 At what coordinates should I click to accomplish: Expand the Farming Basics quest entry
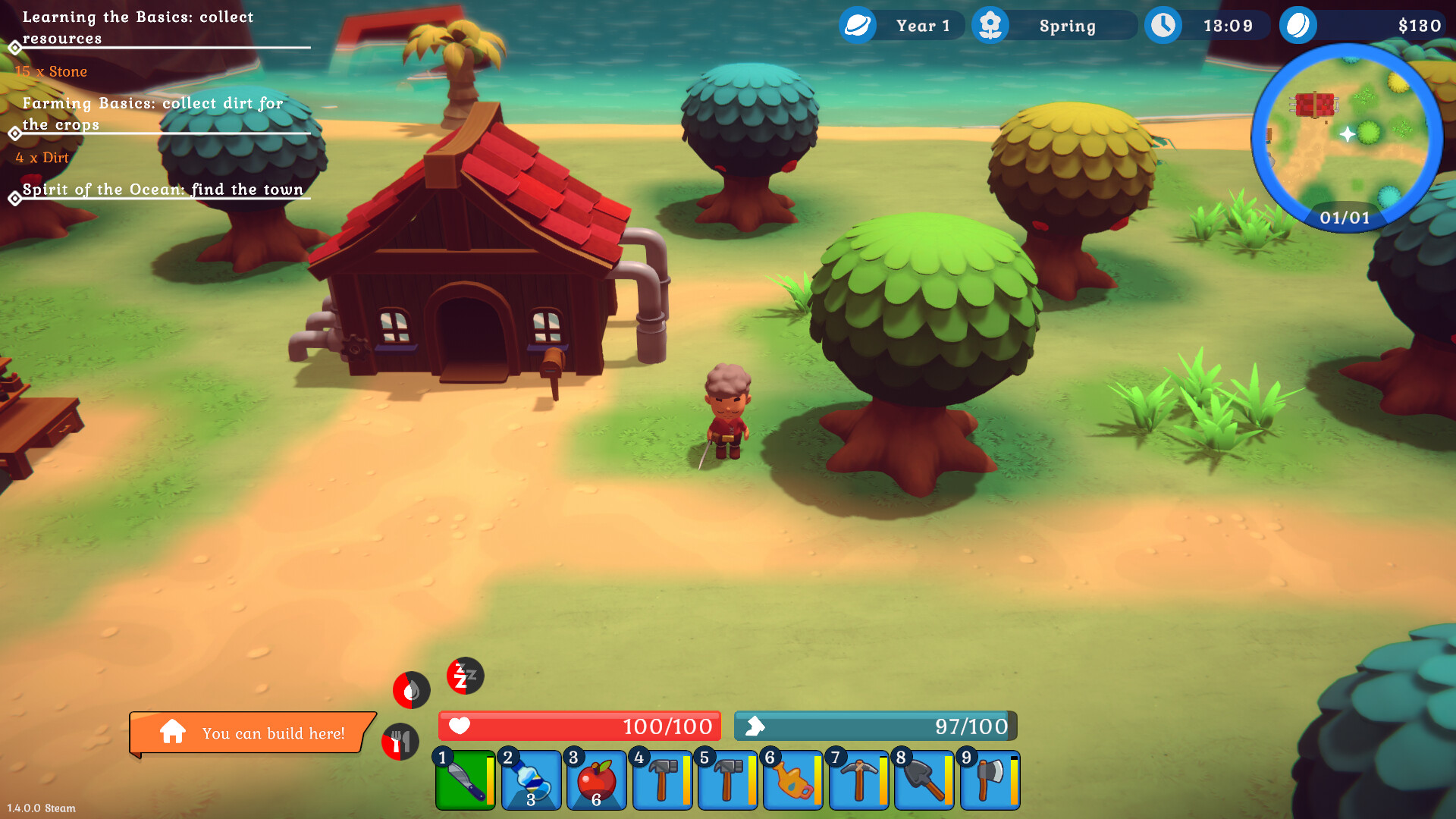[x=152, y=114]
